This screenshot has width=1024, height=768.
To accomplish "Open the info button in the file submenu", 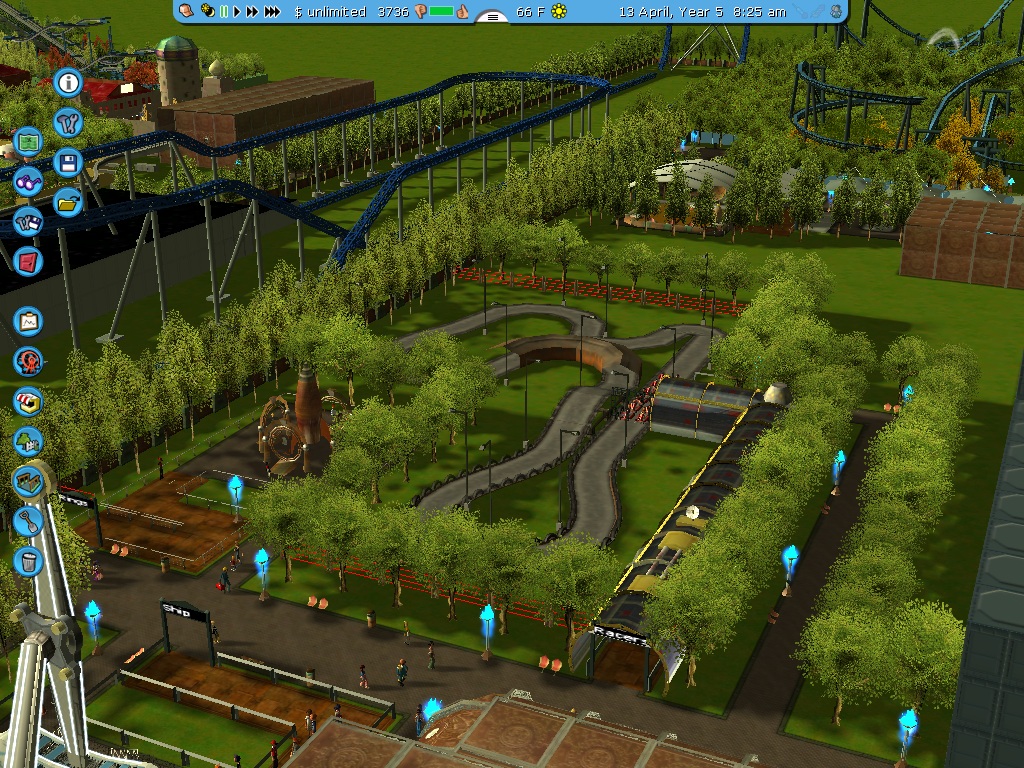I will click(69, 83).
